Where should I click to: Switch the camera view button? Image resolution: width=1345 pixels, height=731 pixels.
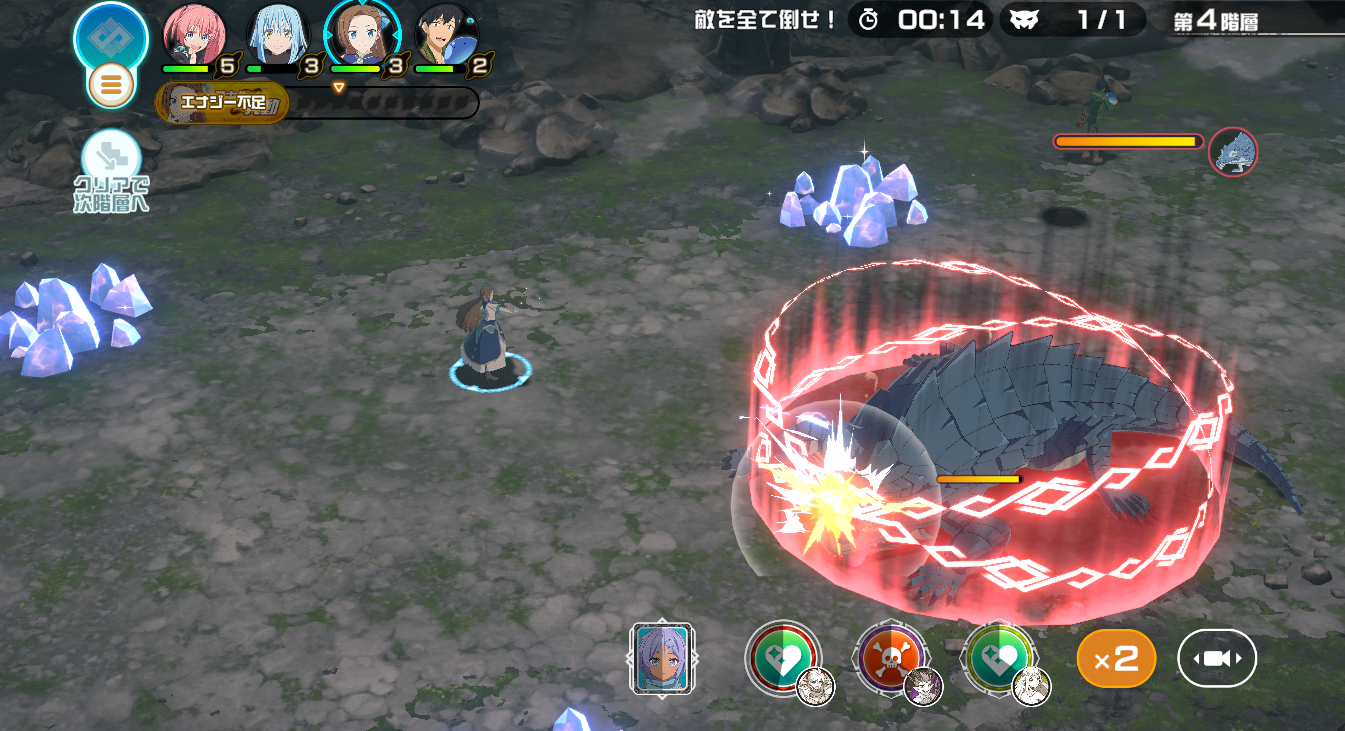(1217, 658)
